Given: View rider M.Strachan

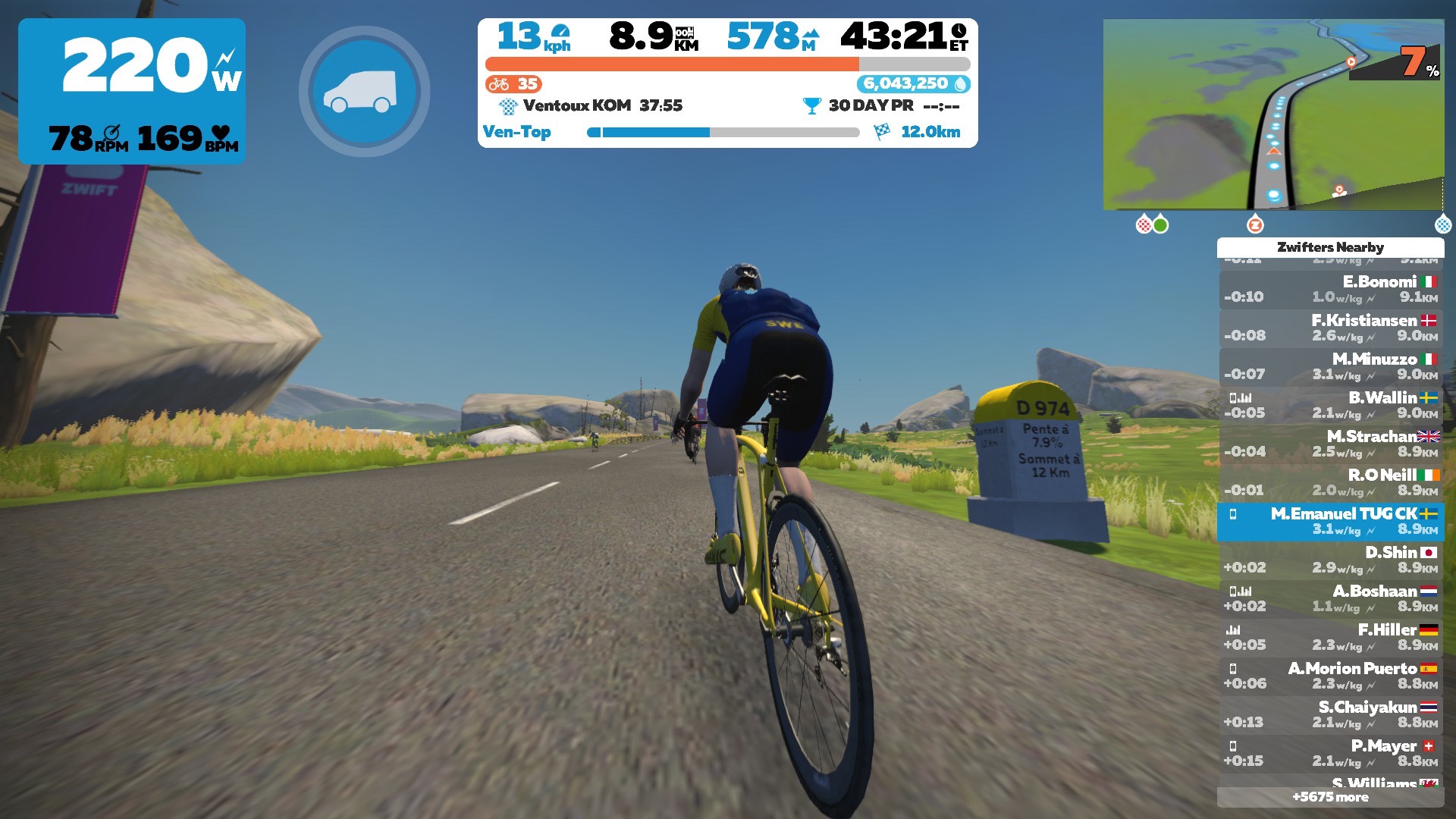Looking at the screenshot, I should point(1330,444).
